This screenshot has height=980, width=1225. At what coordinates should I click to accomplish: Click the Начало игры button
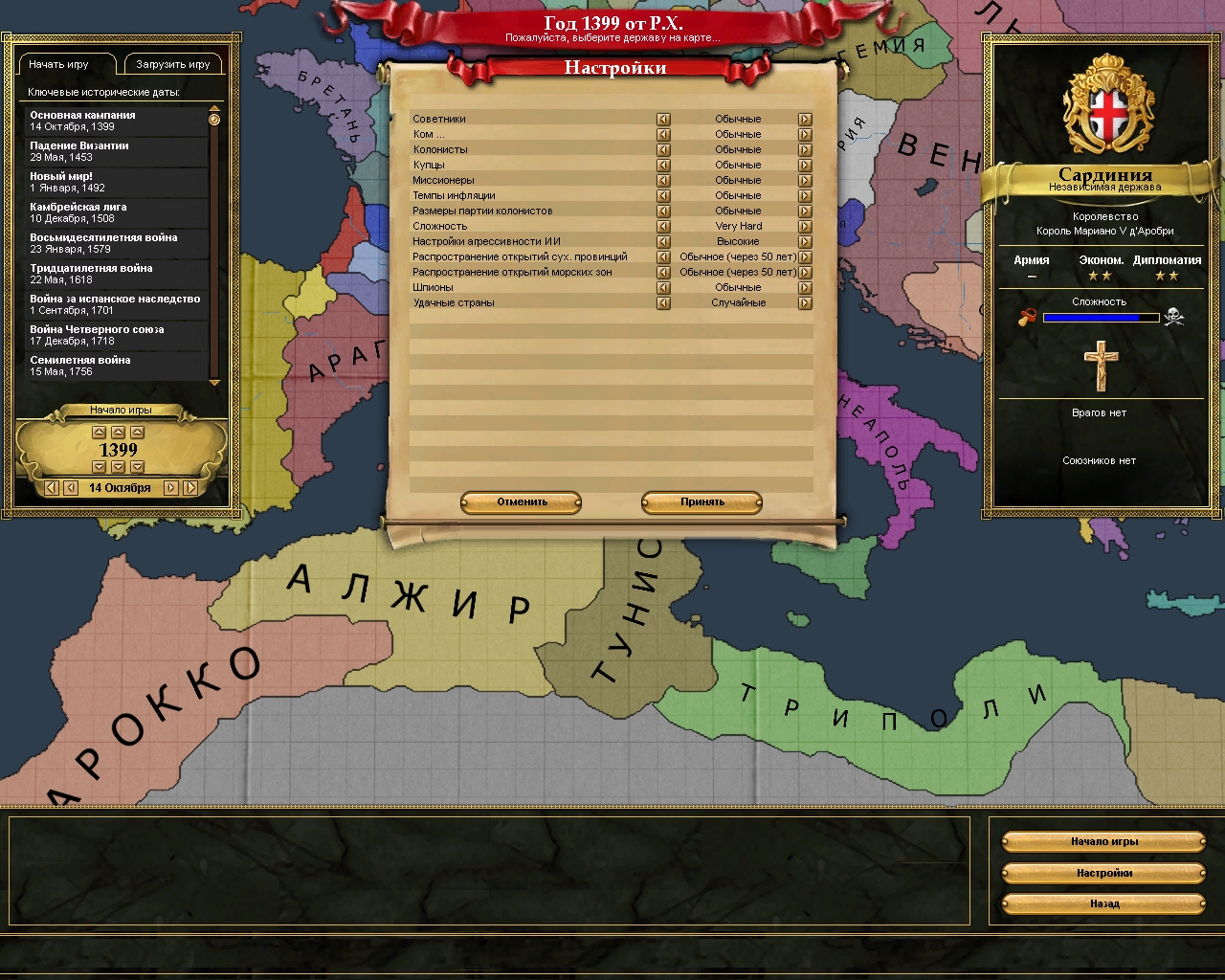1103,842
